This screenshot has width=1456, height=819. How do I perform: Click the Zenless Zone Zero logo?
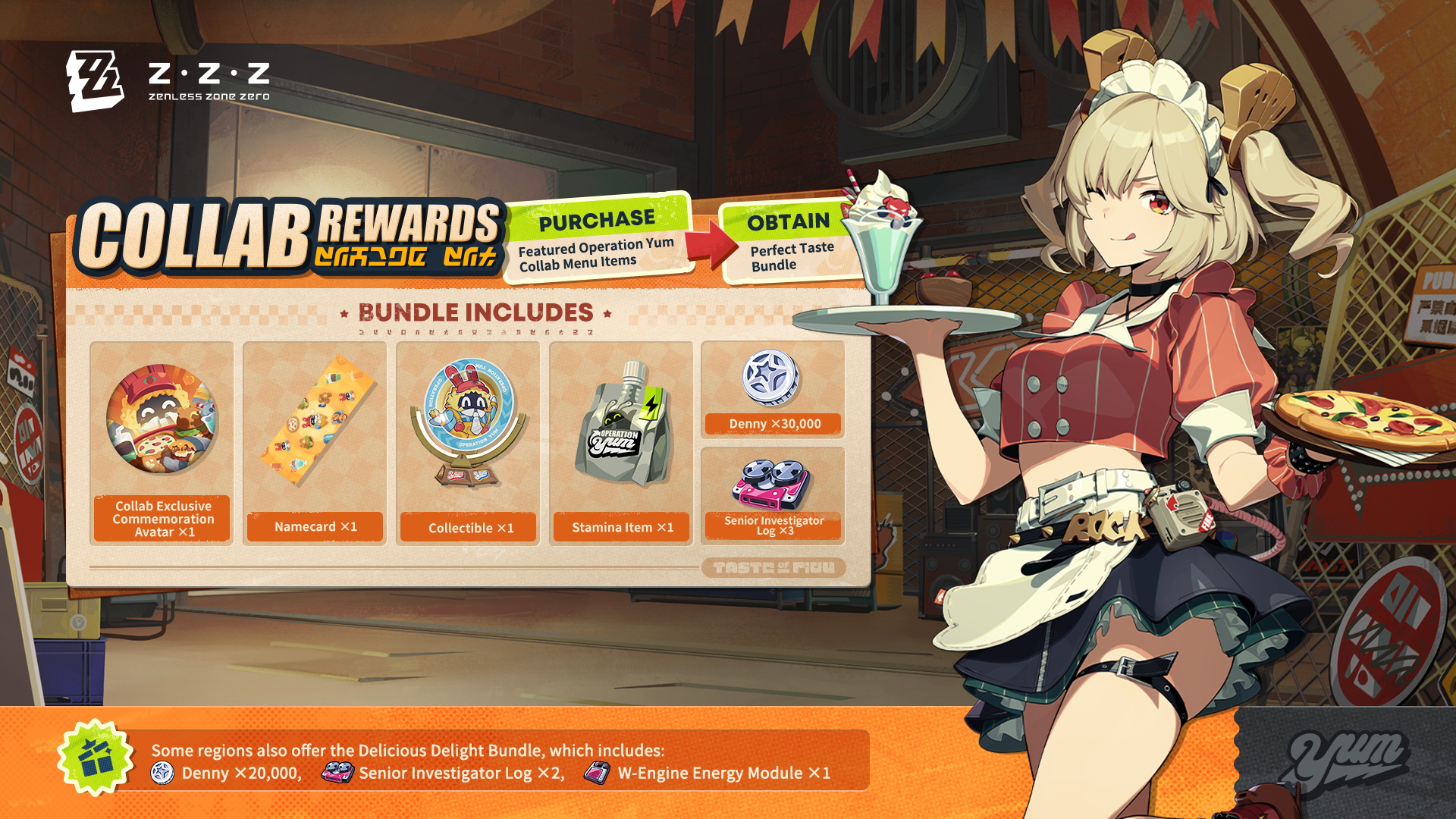coord(168,81)
